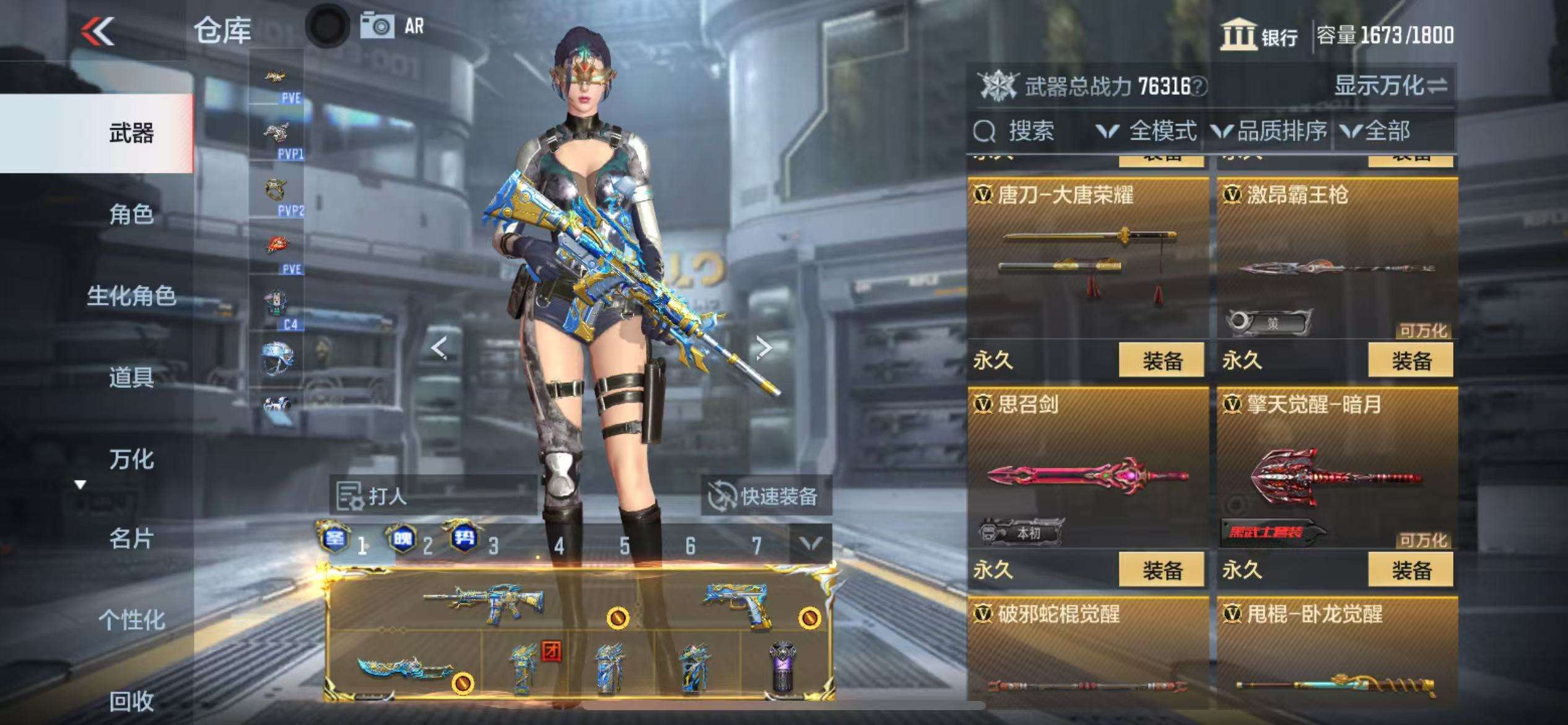Go back using the double-arrow button
The height and width of the screenshot is (725, 1568).
[x=98, y=31]
